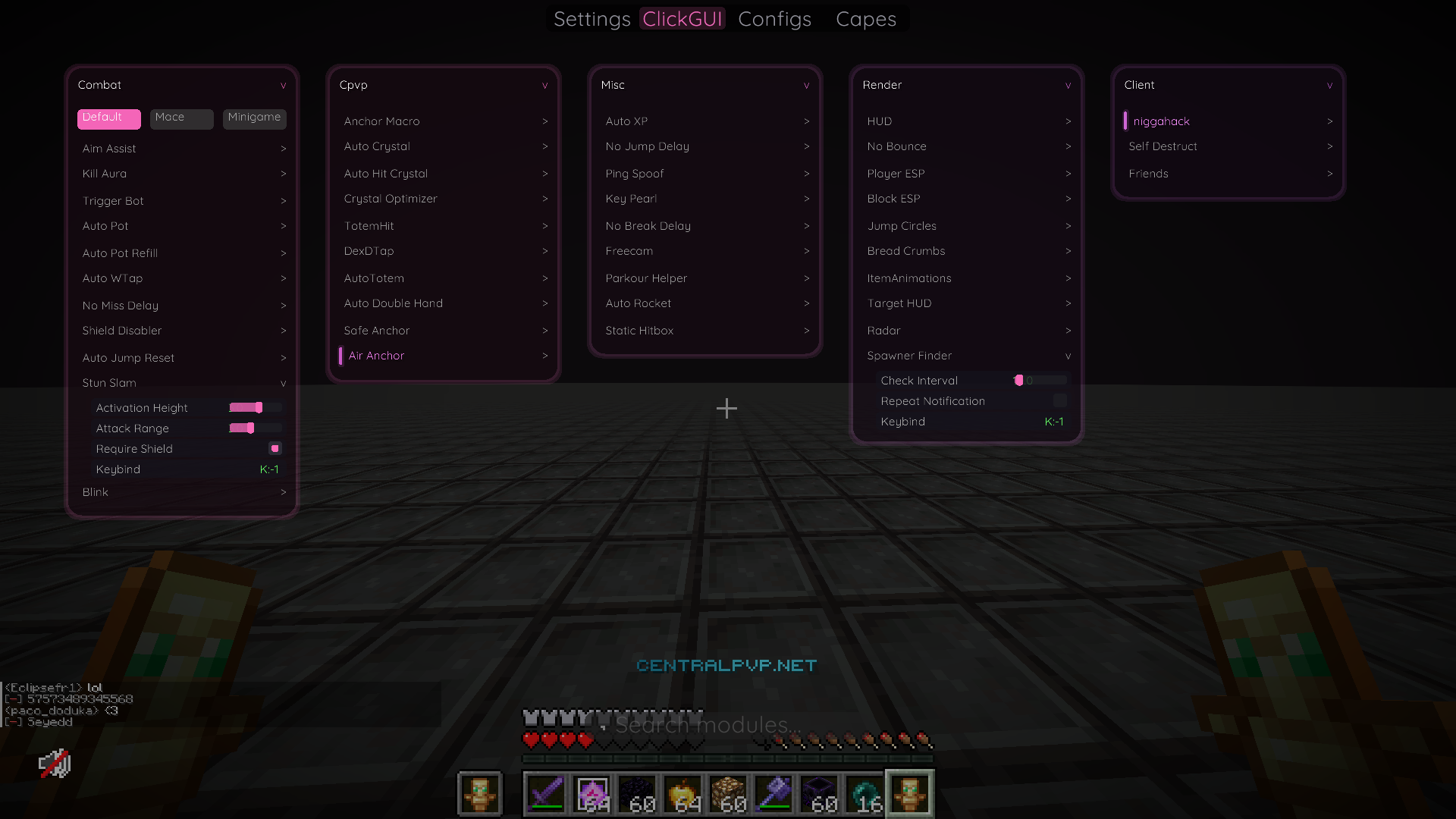This screenshot has height=819, width=1456.
Task: Open the Mace category in Combat
Action: pyautogui.click(x=181, y=118)
